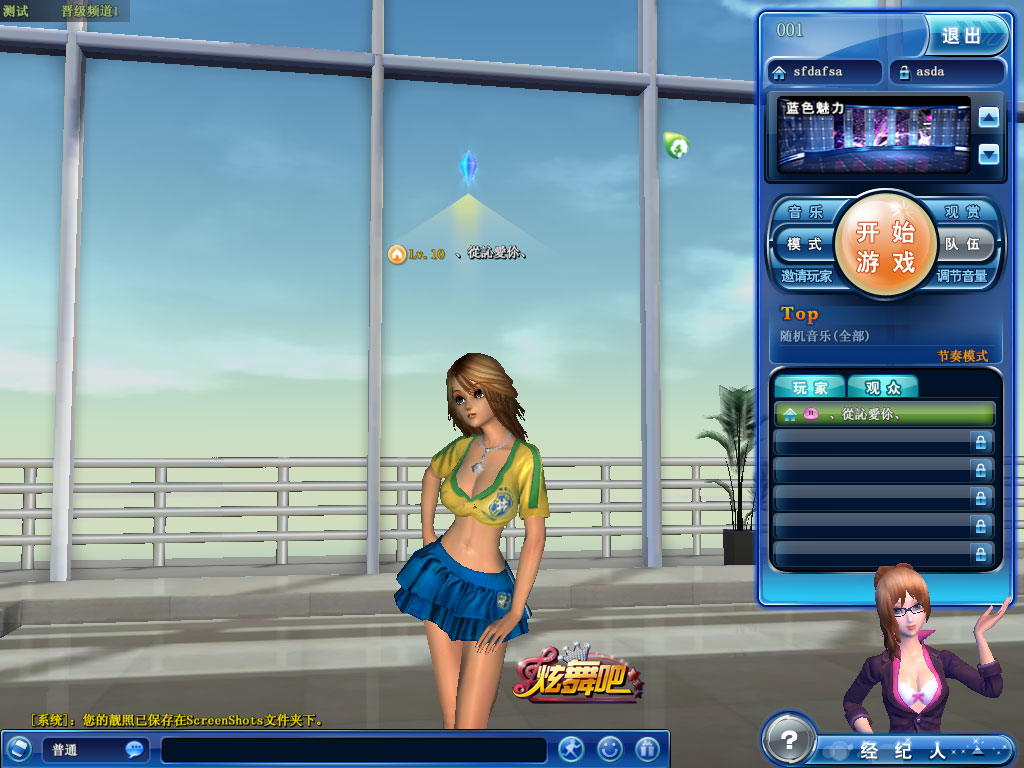
Task: Select the 蓝色魅力 stage thumbnail
Action: 874,135
